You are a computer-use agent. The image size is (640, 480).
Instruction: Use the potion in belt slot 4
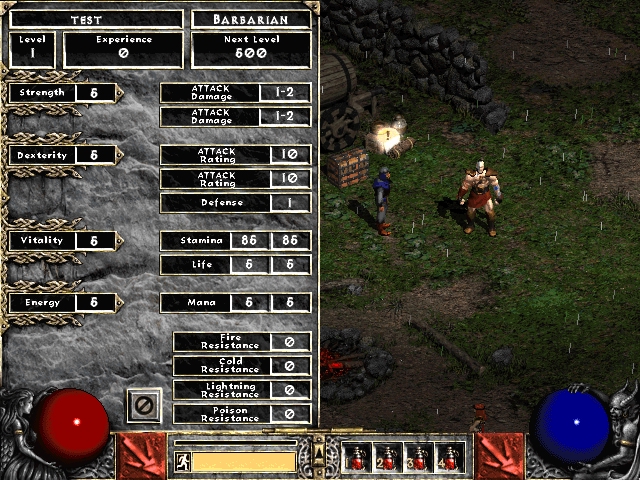(449, 458)
